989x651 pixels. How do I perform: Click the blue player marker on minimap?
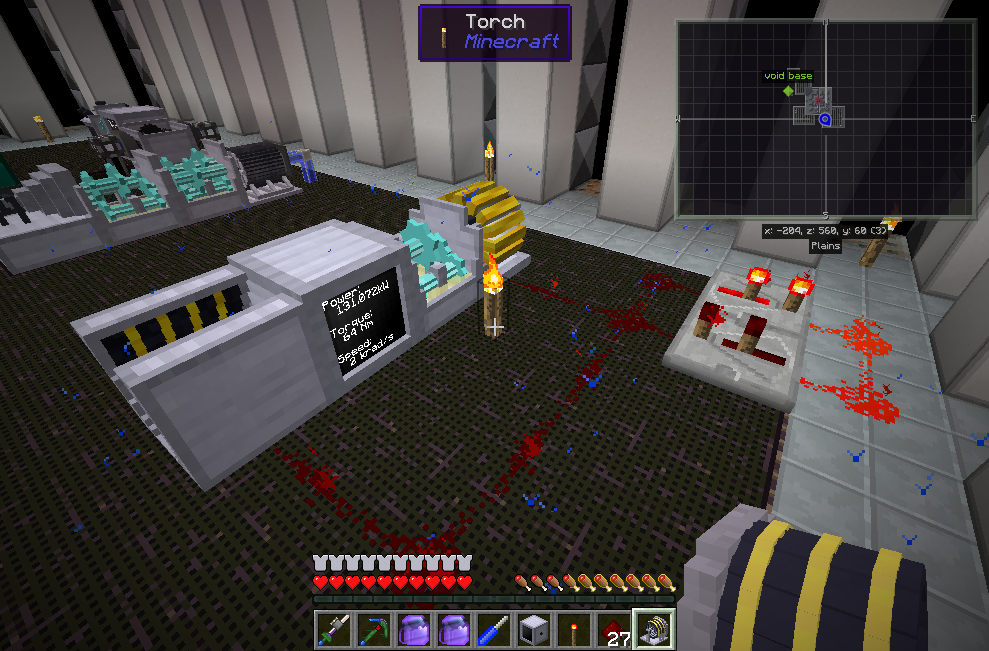coord(826,120)
